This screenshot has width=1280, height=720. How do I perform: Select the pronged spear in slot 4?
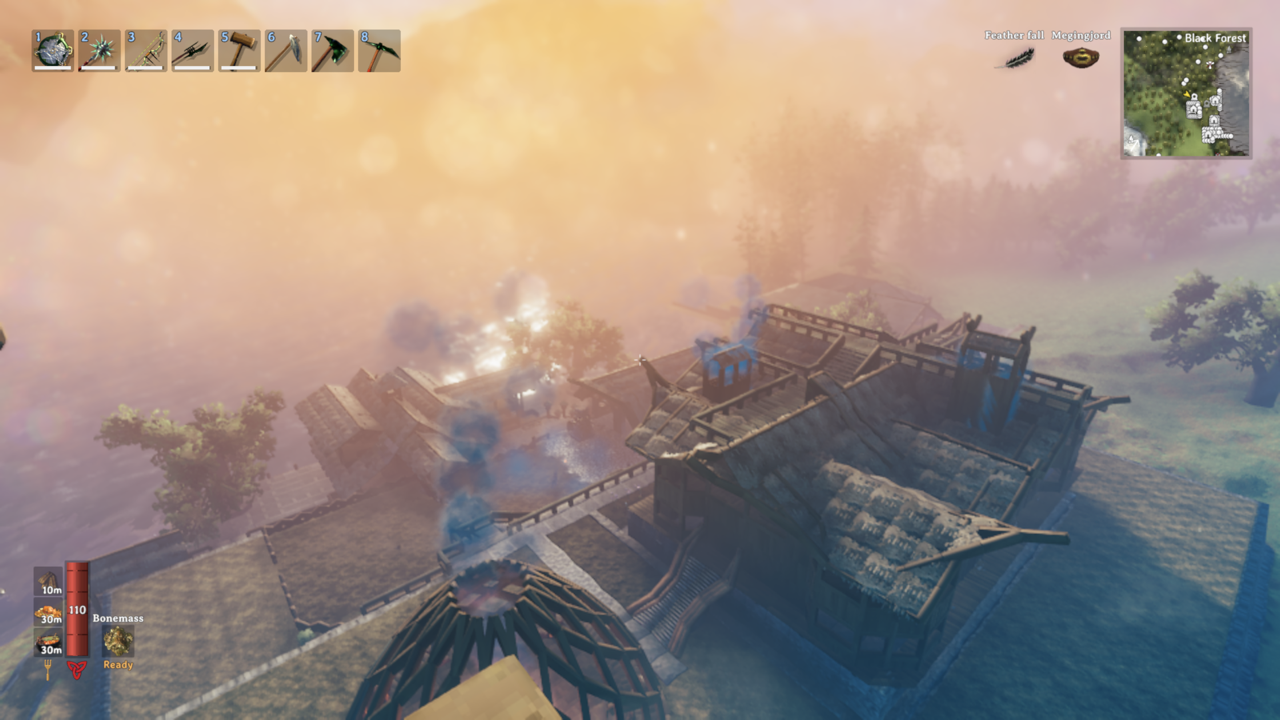point(192,50)
